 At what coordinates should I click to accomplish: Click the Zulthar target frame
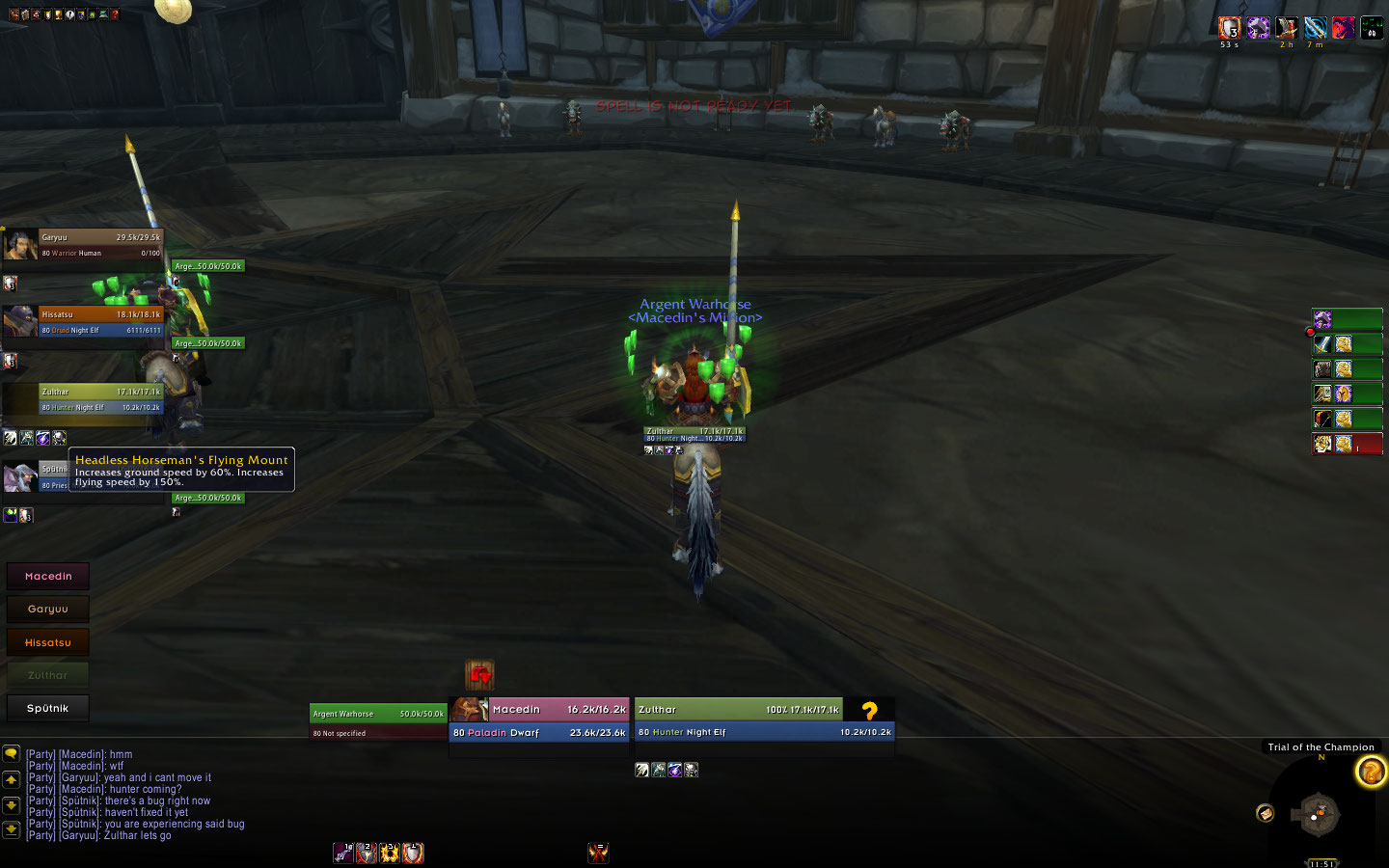764,720
